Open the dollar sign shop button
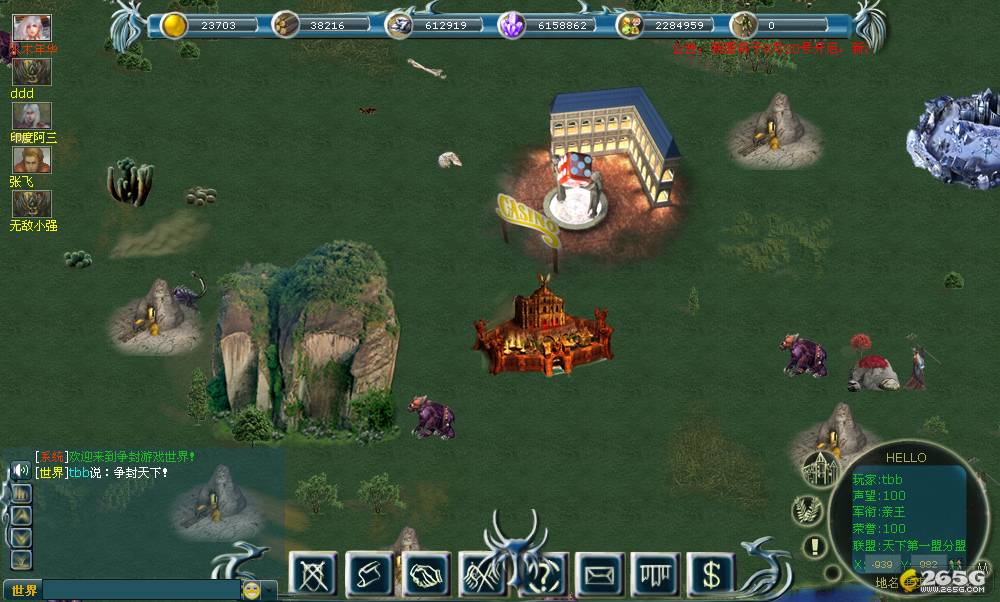 pos(711,574)
